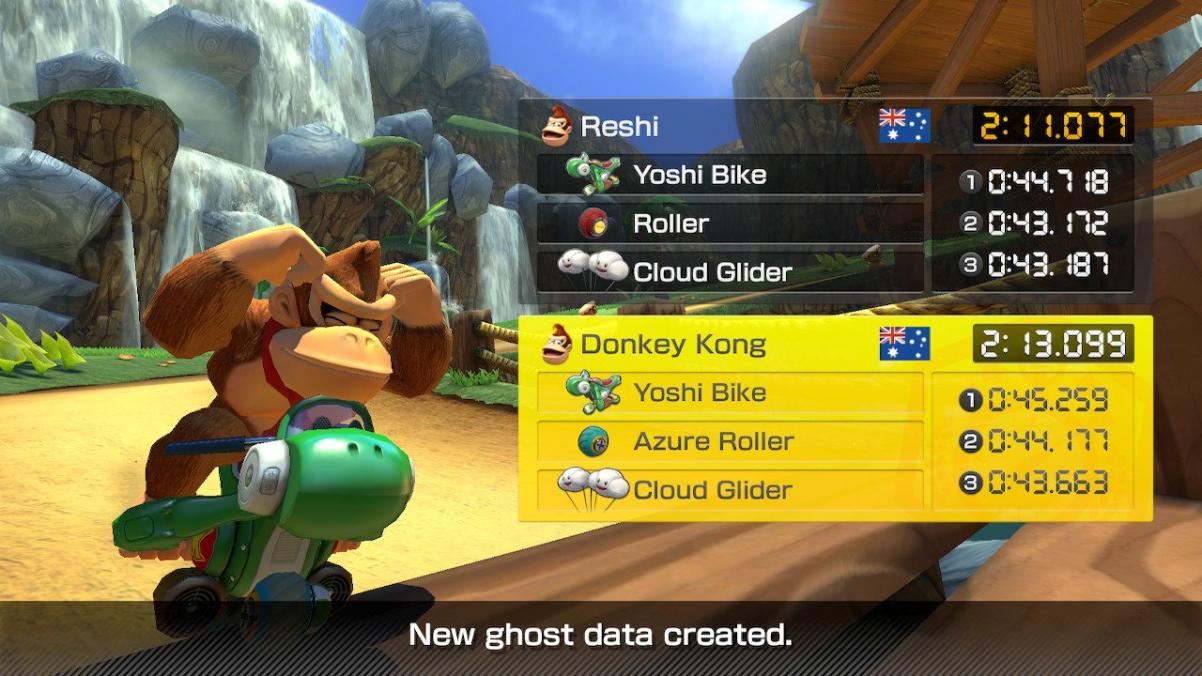Image resolution: width=1202 pixels, height=676 pixels.
Task: Choose the Roller tires row
Action: (x=729, y=223)
